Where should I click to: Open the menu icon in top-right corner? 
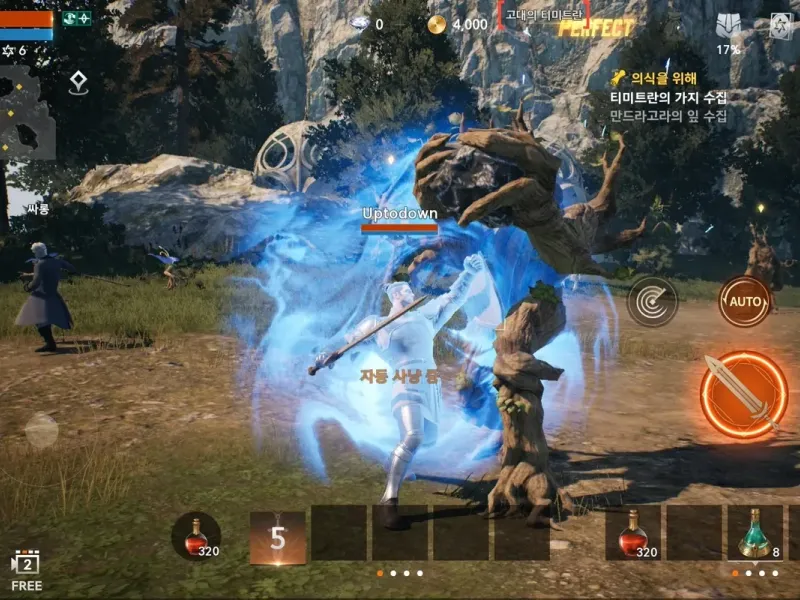click(781, 27)
